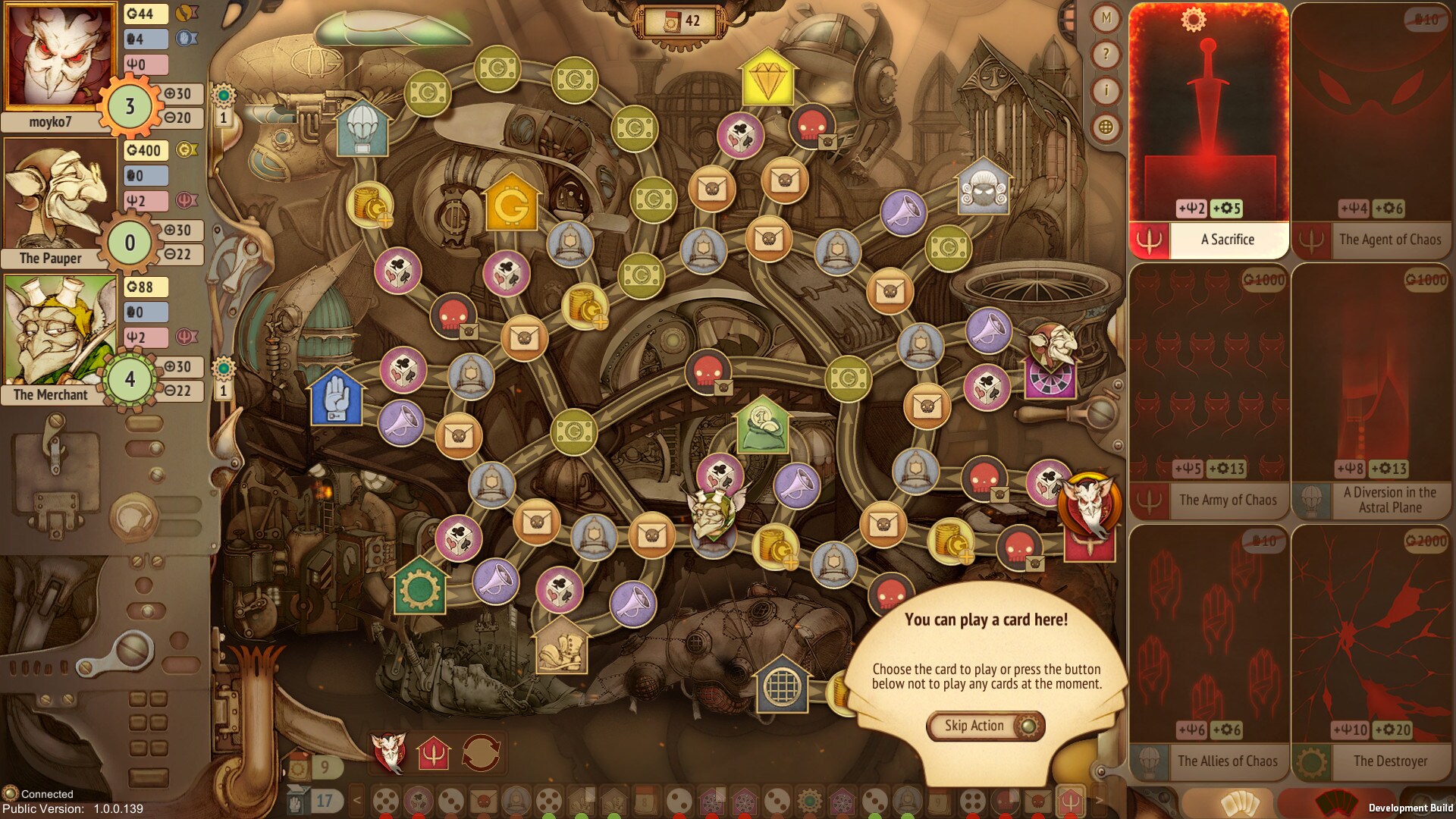Click the circular arrows refresh icon

[481, 752]
